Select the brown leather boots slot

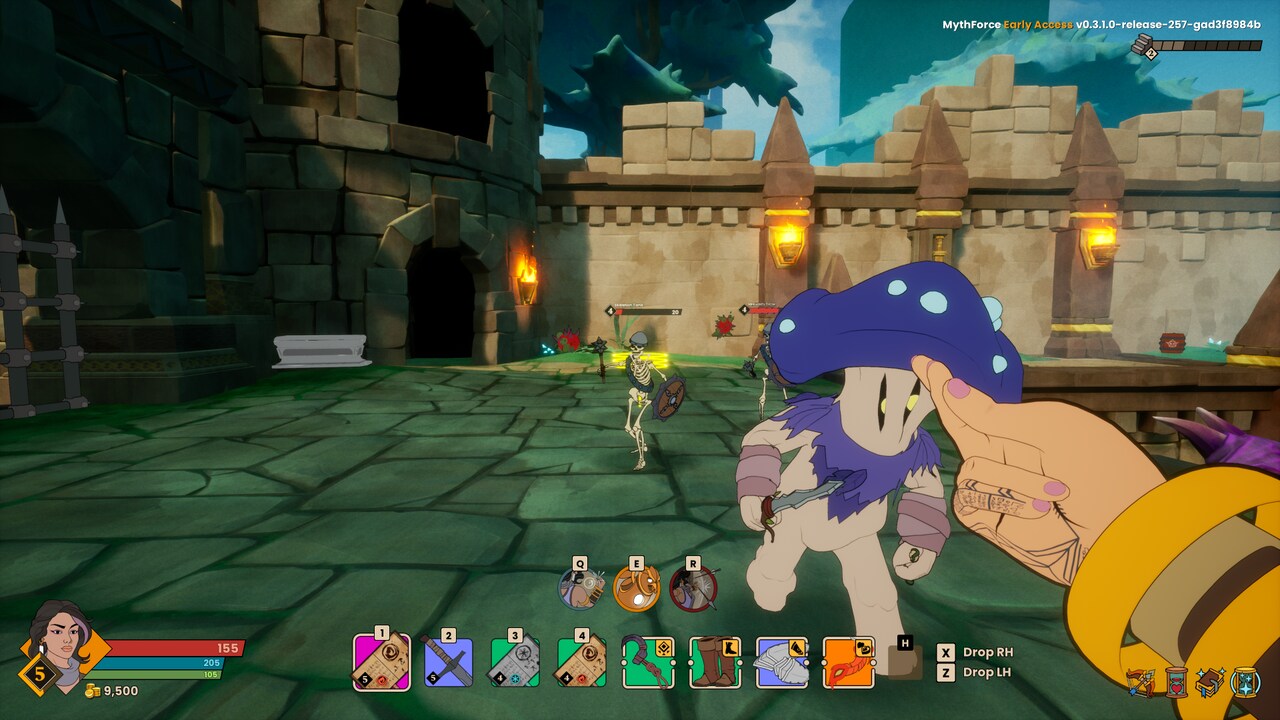(x=714, y=662)
